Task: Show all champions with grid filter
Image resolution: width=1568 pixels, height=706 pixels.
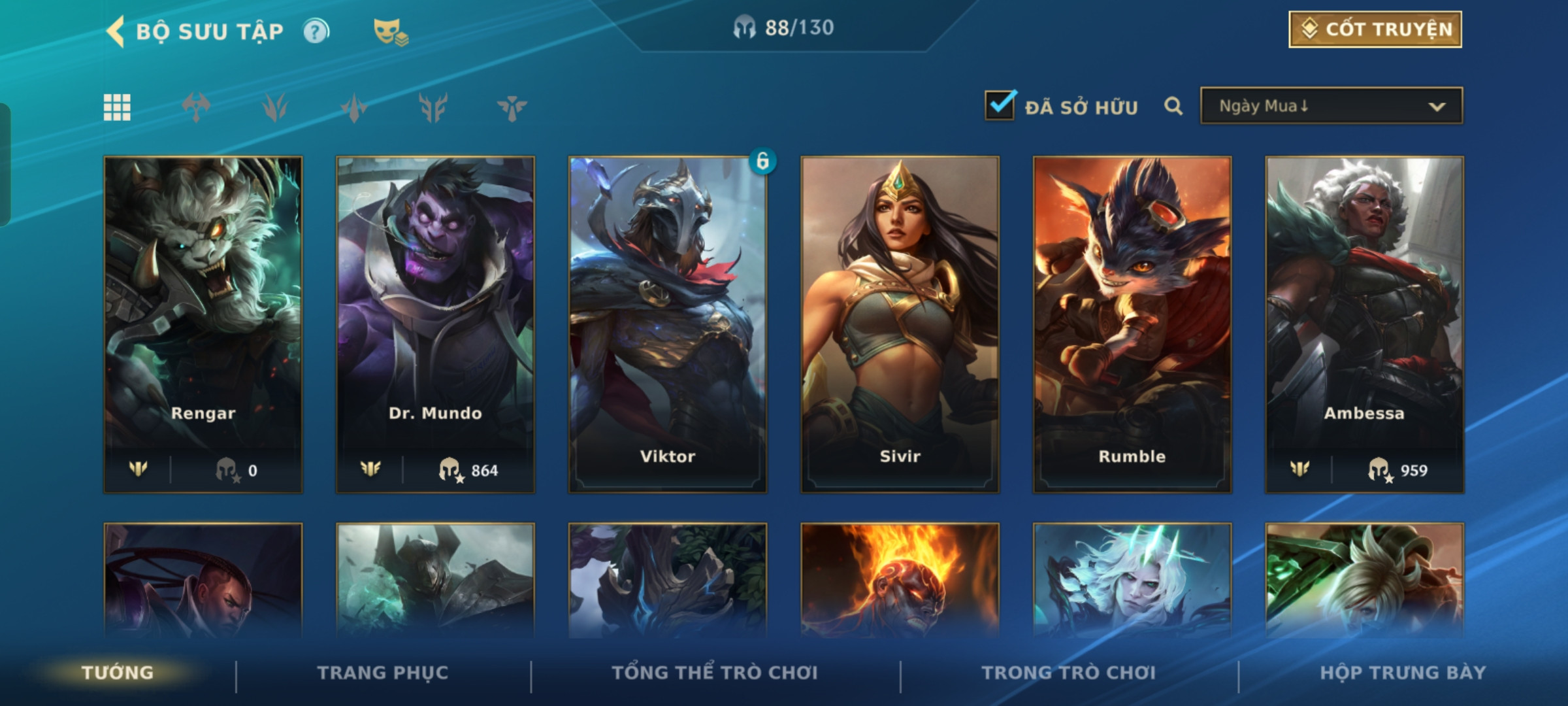Action: pos(117,107)
